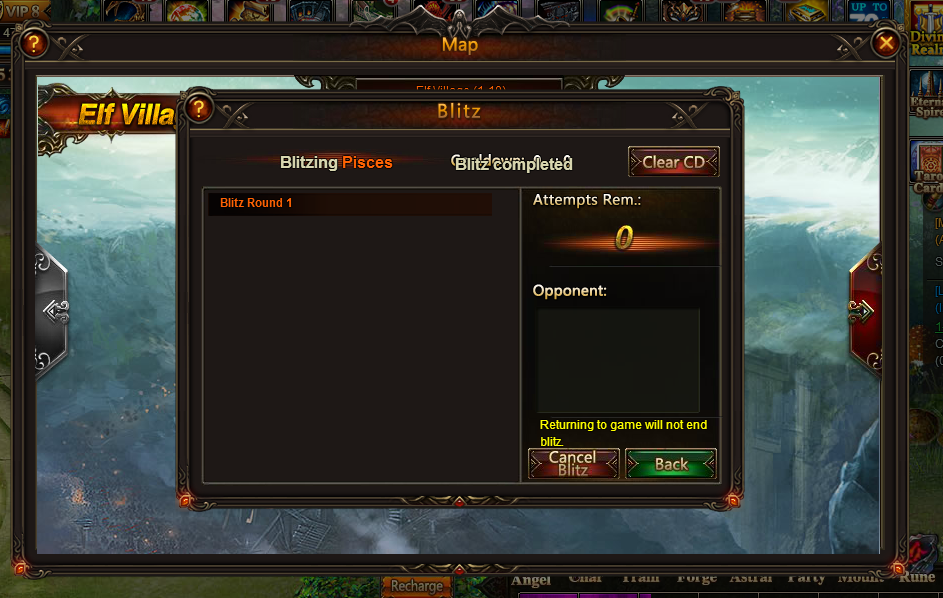Image resolution: width=943 pixels, height=598 pixels.
Task: Select the Blitz Round 1 row
Action: 350,204
